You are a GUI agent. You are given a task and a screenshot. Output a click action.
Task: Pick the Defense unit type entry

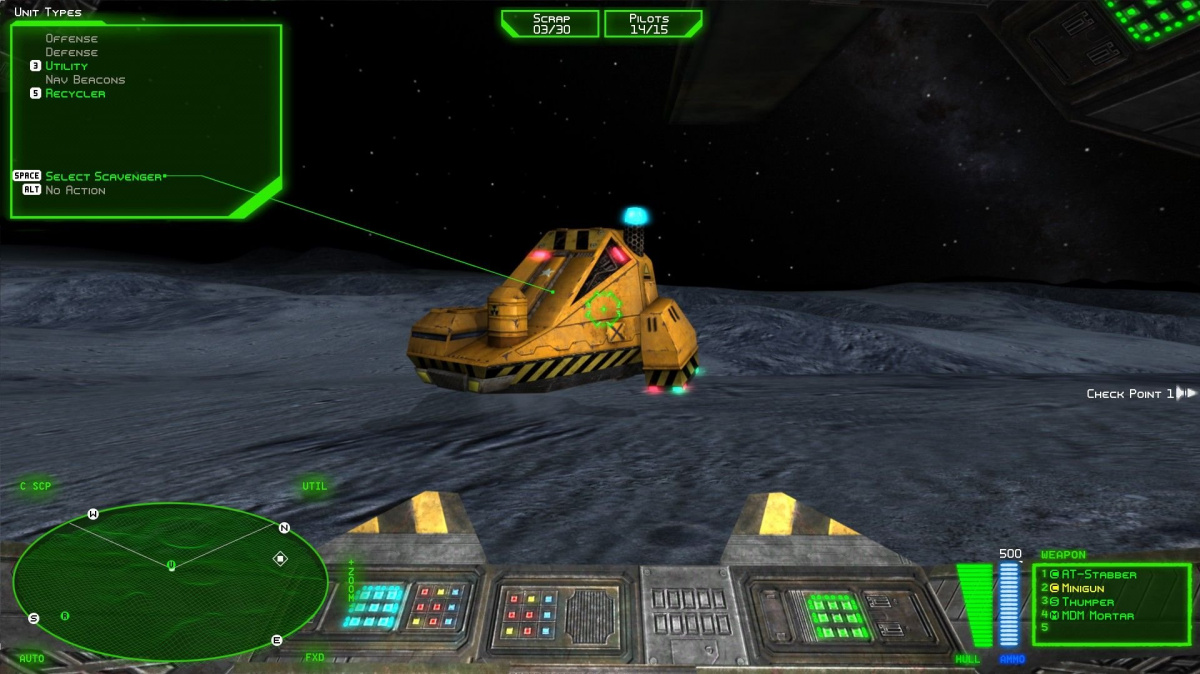(x=71, y=52)
